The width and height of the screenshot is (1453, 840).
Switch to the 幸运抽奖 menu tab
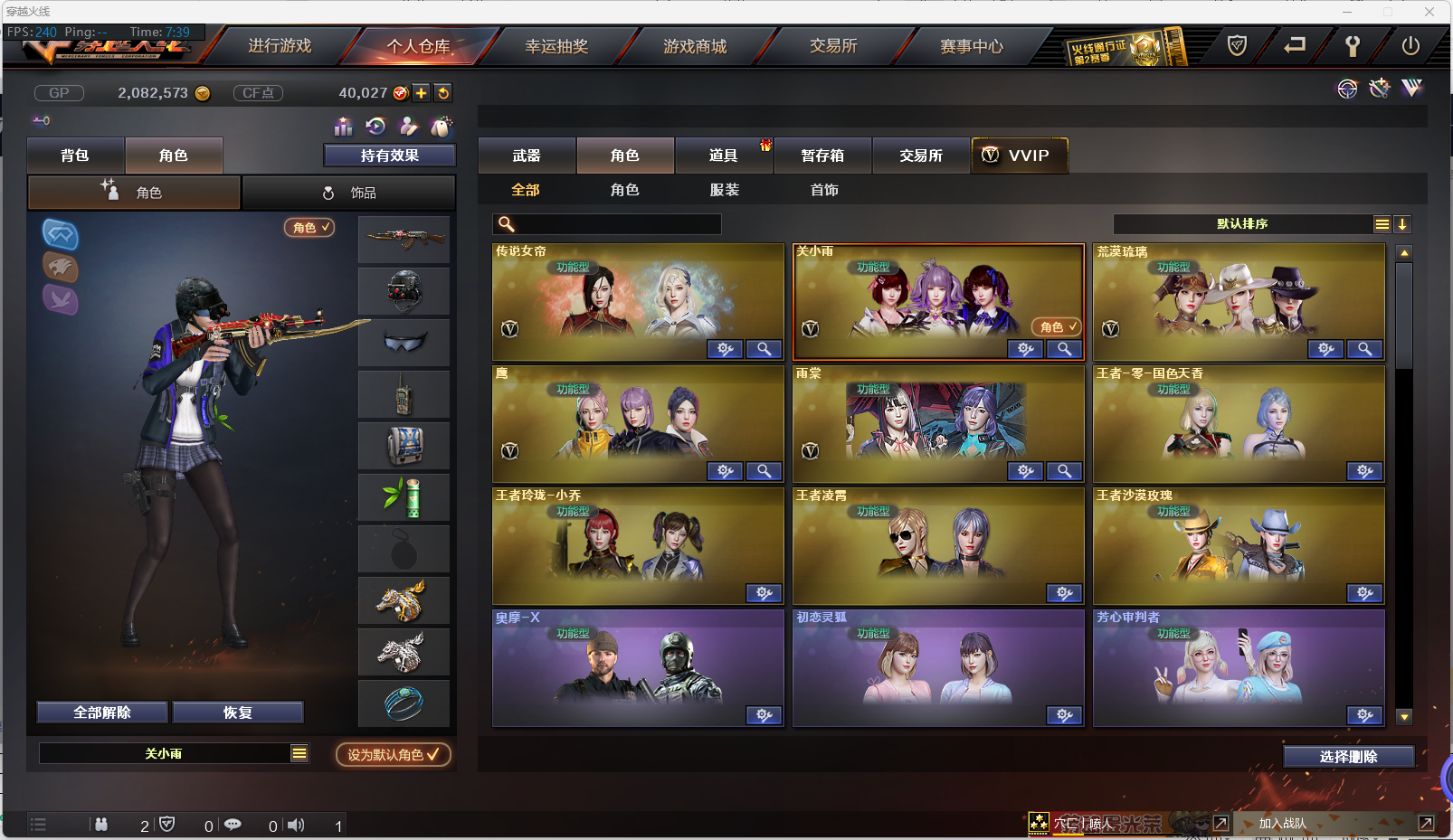[x=556, y=46]
